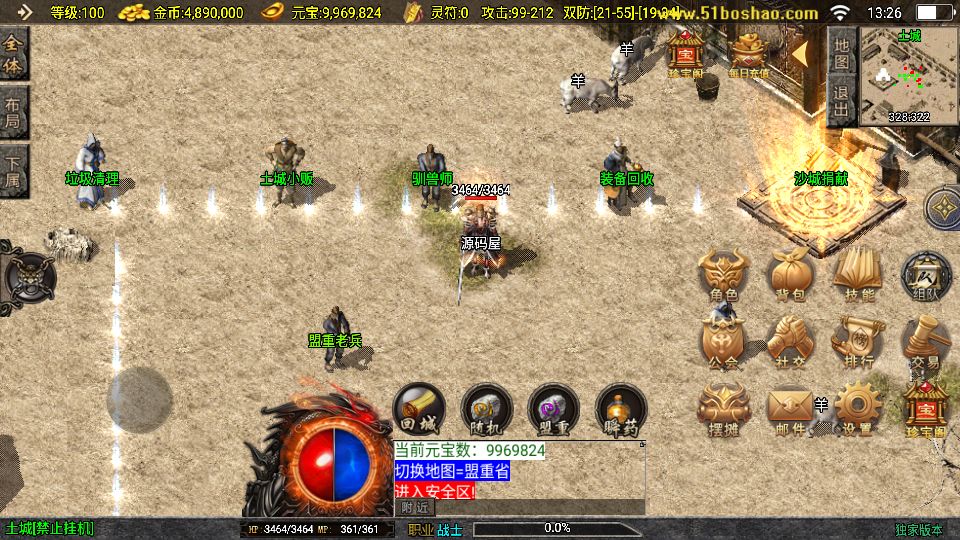The image size is (960, 540).
Task: Open the 技能 skills book
Action: click(x=857, y=275)
